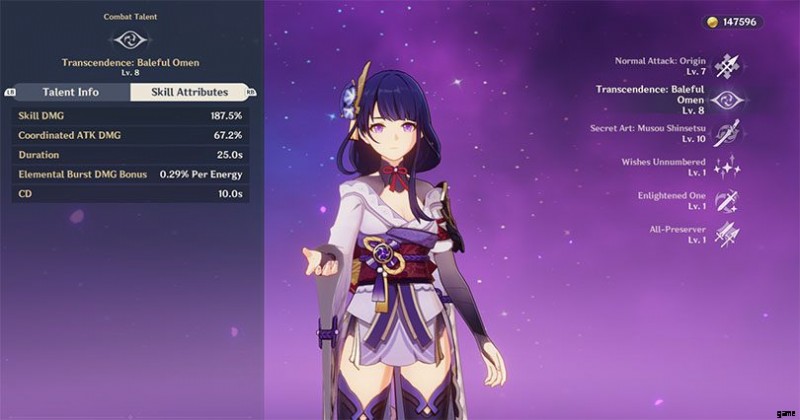
Task: Open the Enlightened One passive talent
Action: click(727, 200)
